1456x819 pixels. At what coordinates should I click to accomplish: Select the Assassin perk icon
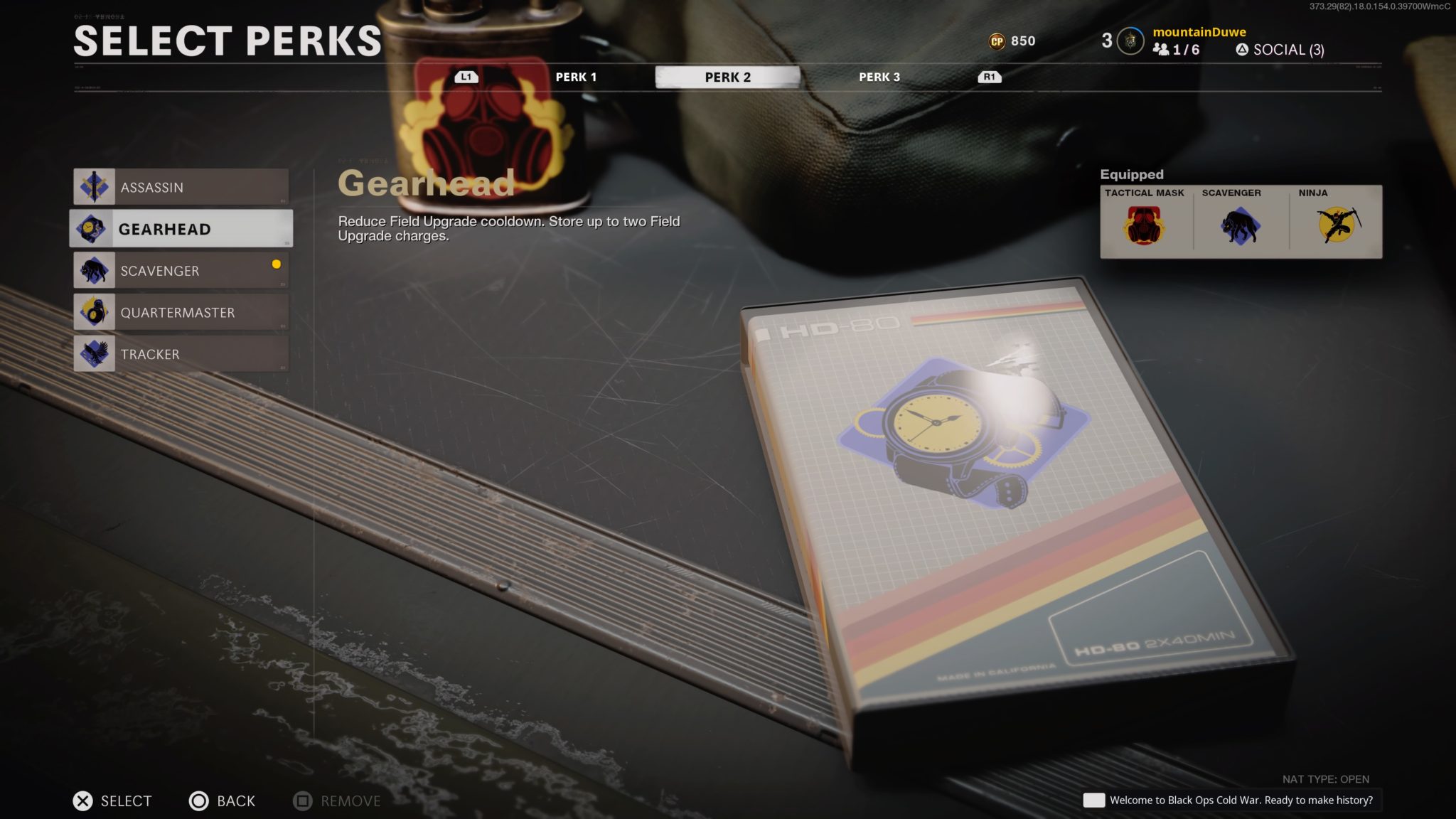tap(95, 186)
